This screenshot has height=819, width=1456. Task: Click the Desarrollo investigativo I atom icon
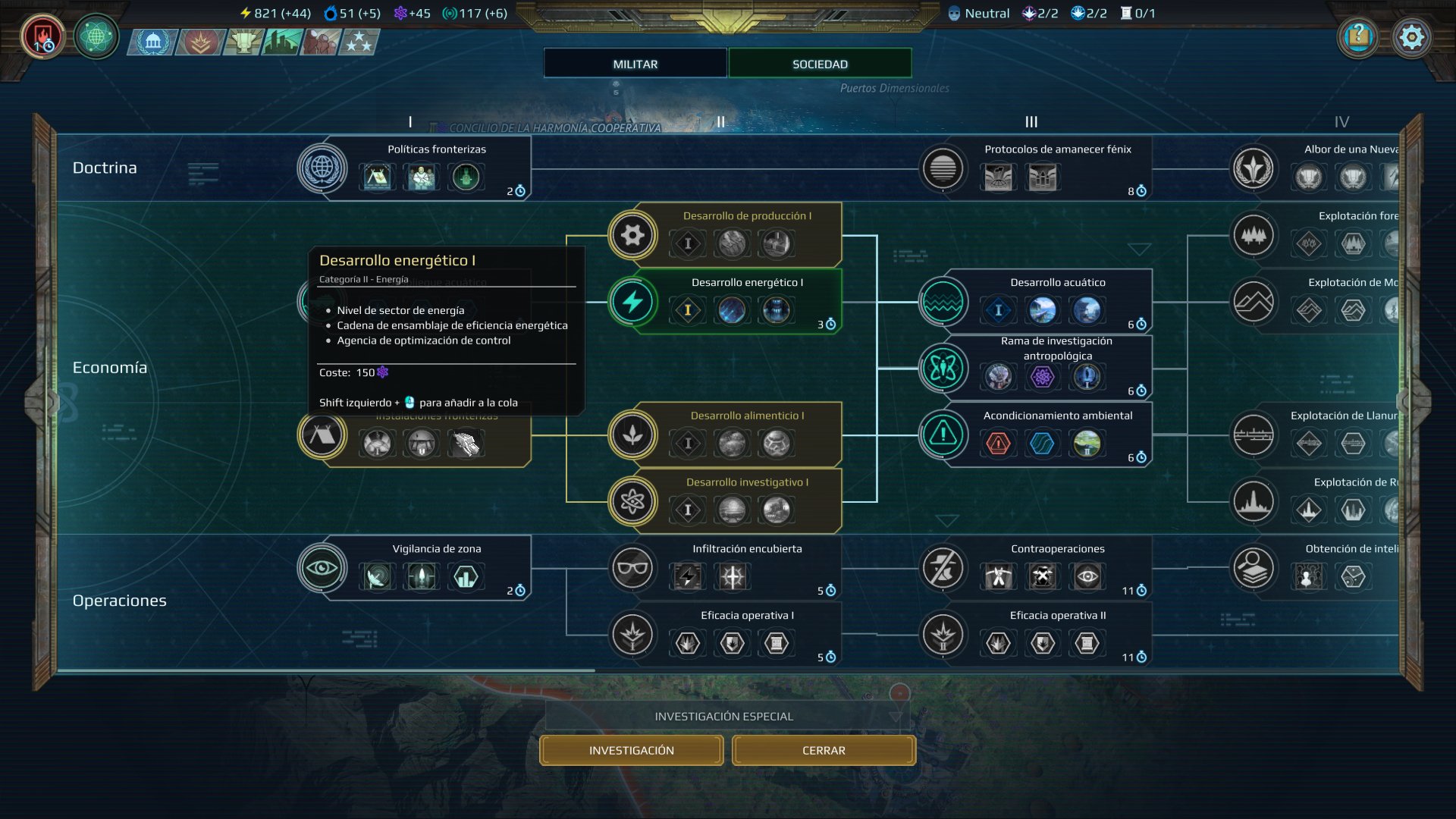pos(633,500)
